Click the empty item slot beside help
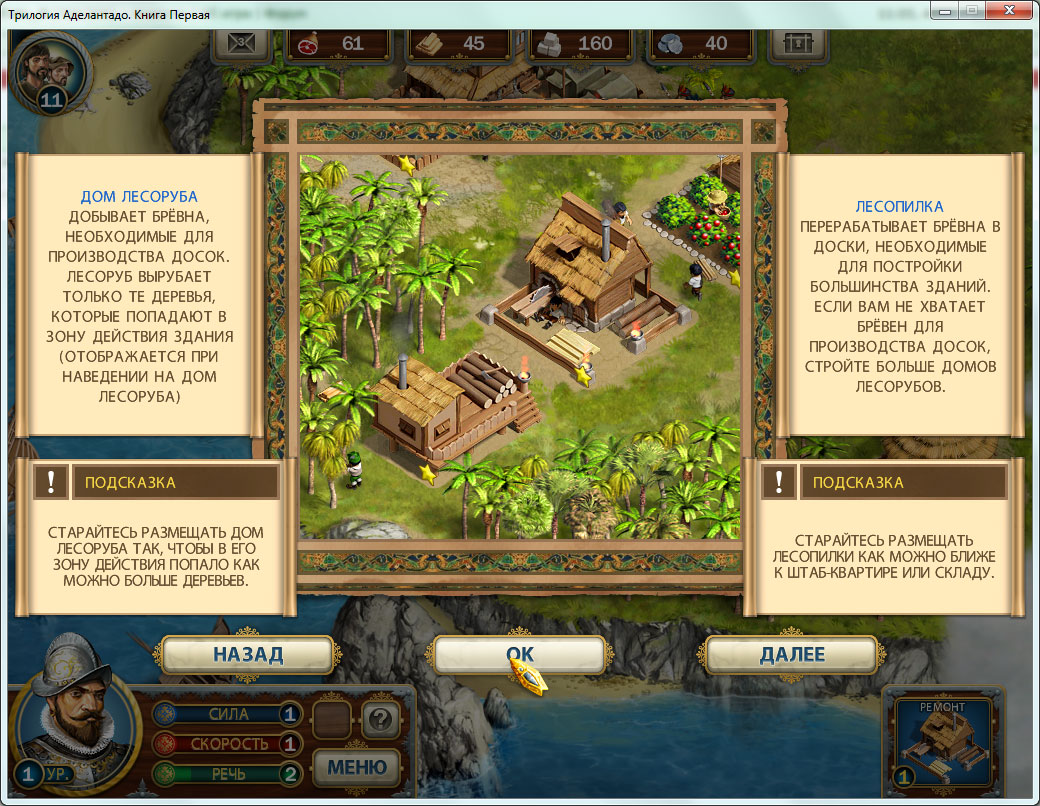The height and width of the screenshot is (806, 1040). pos(331,717)
